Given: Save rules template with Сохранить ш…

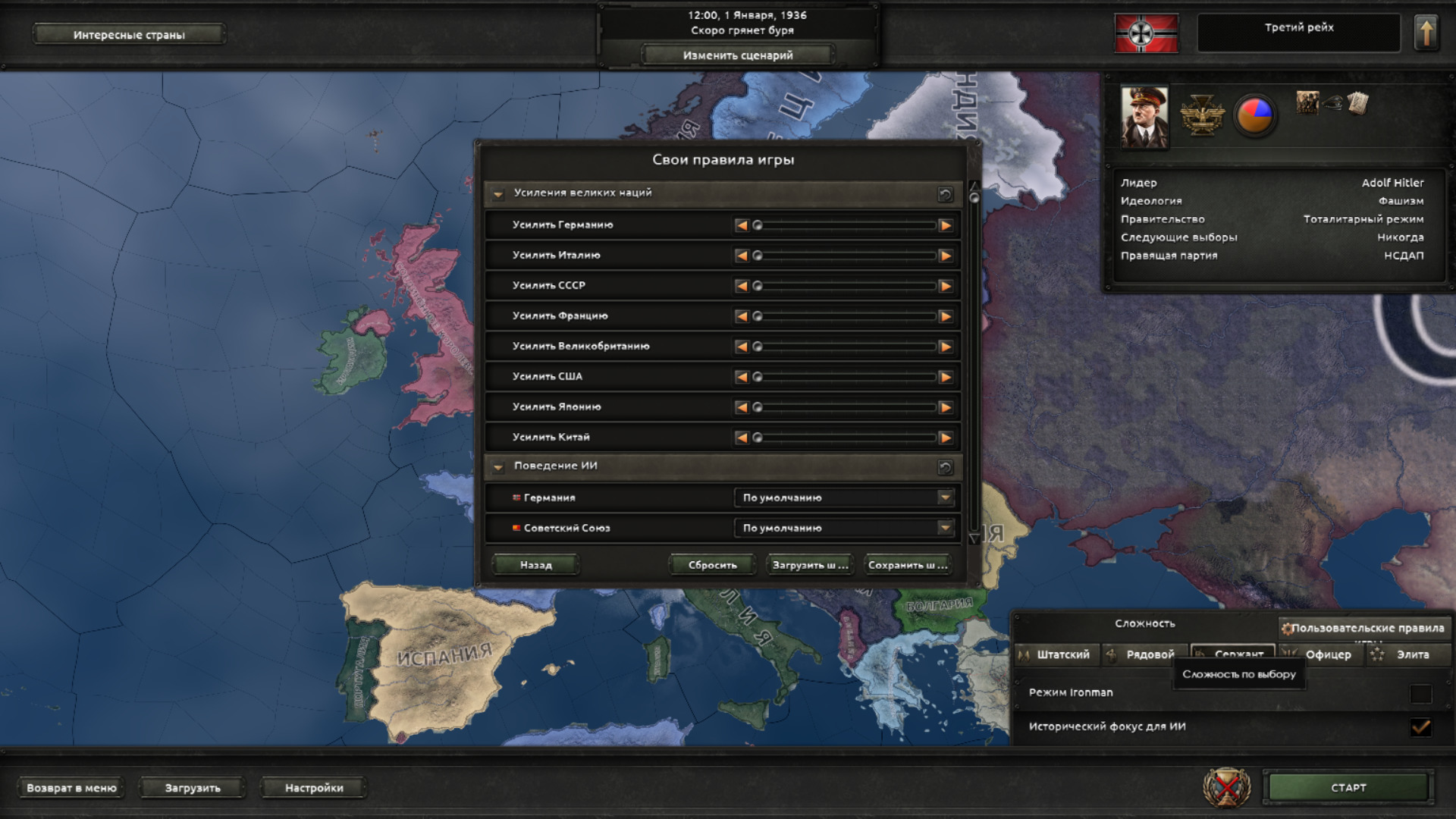Looking at the screenshot, I should [907, 565].
